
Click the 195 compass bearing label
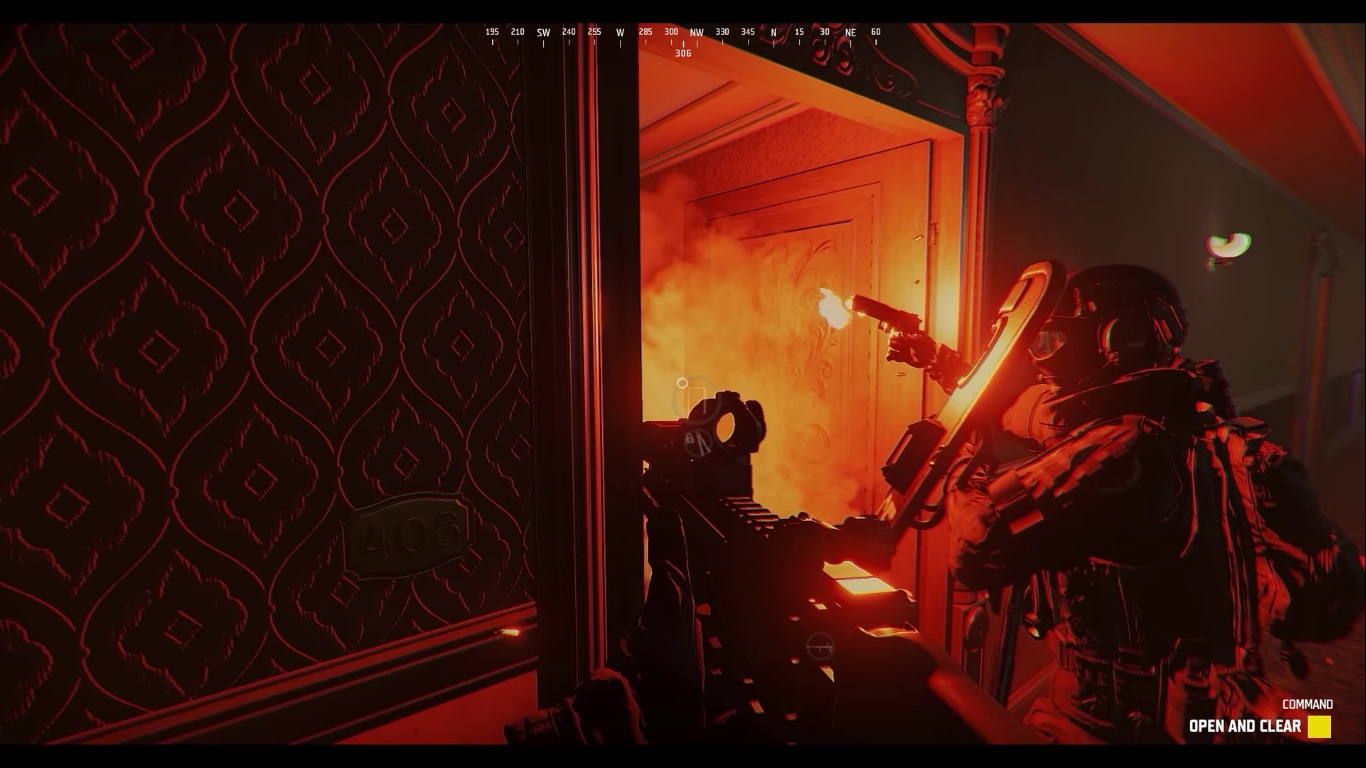[492, 32]
